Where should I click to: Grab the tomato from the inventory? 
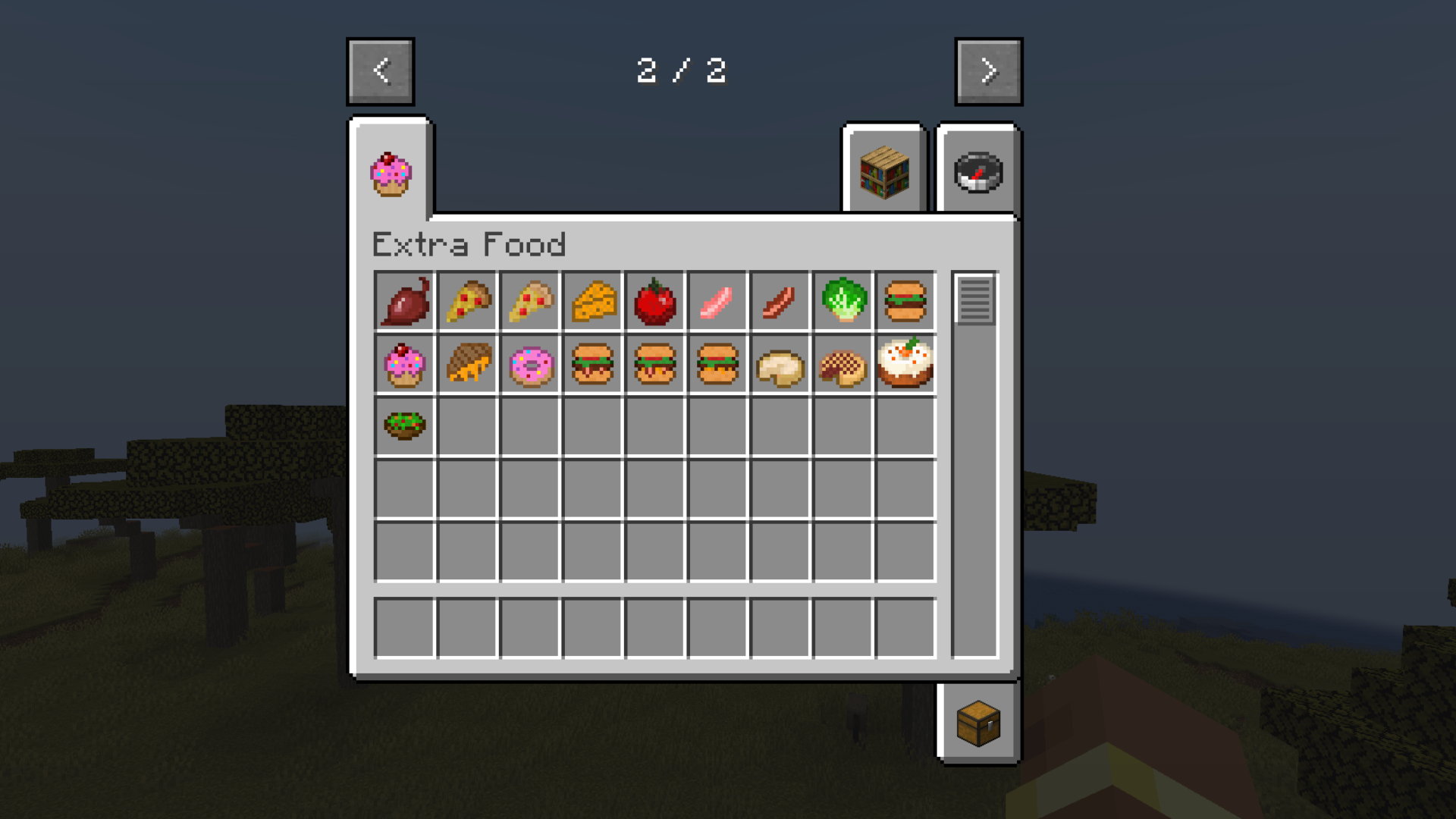pos(655,302)
